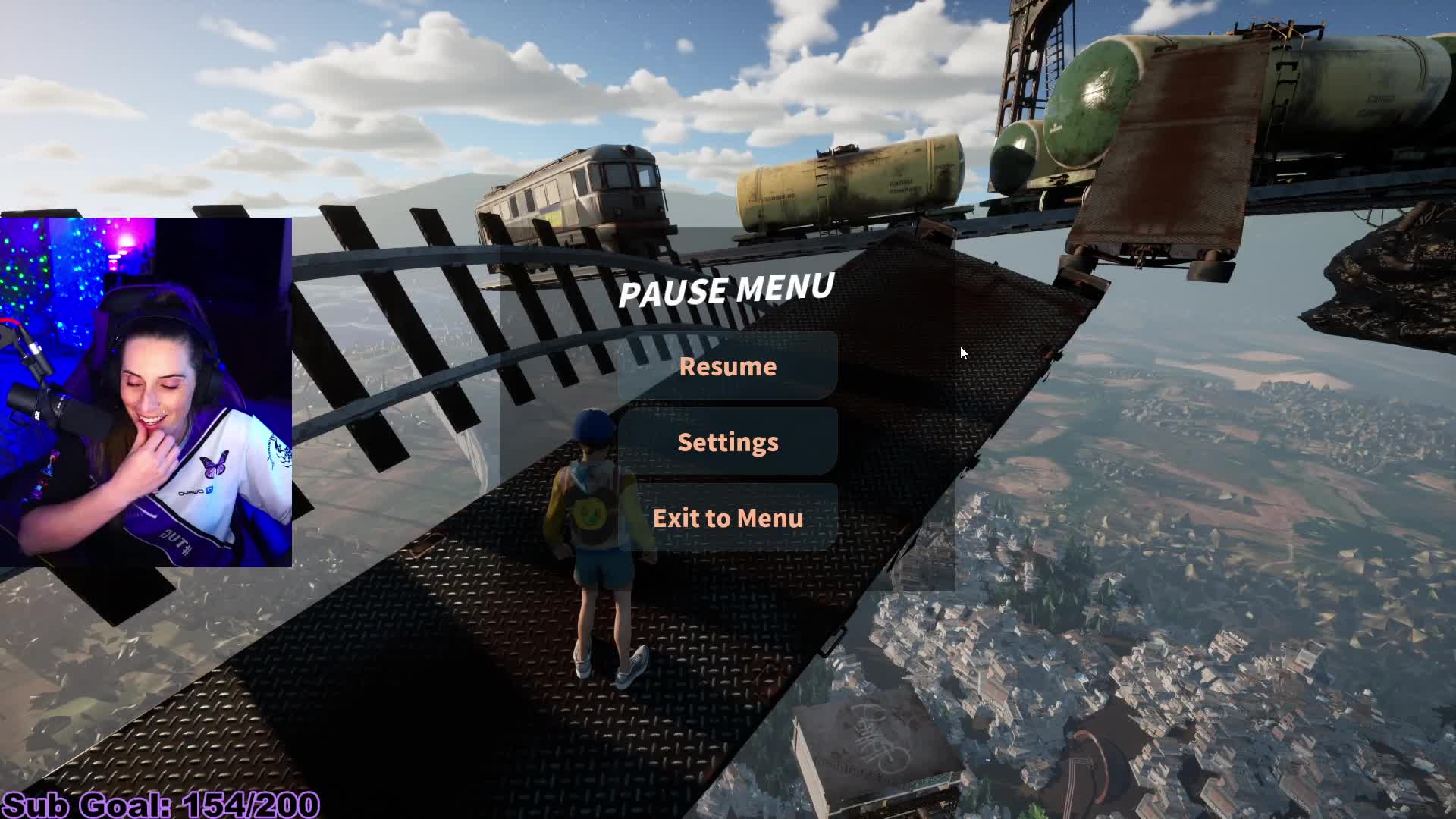Resume the paused game

(727, 366)
